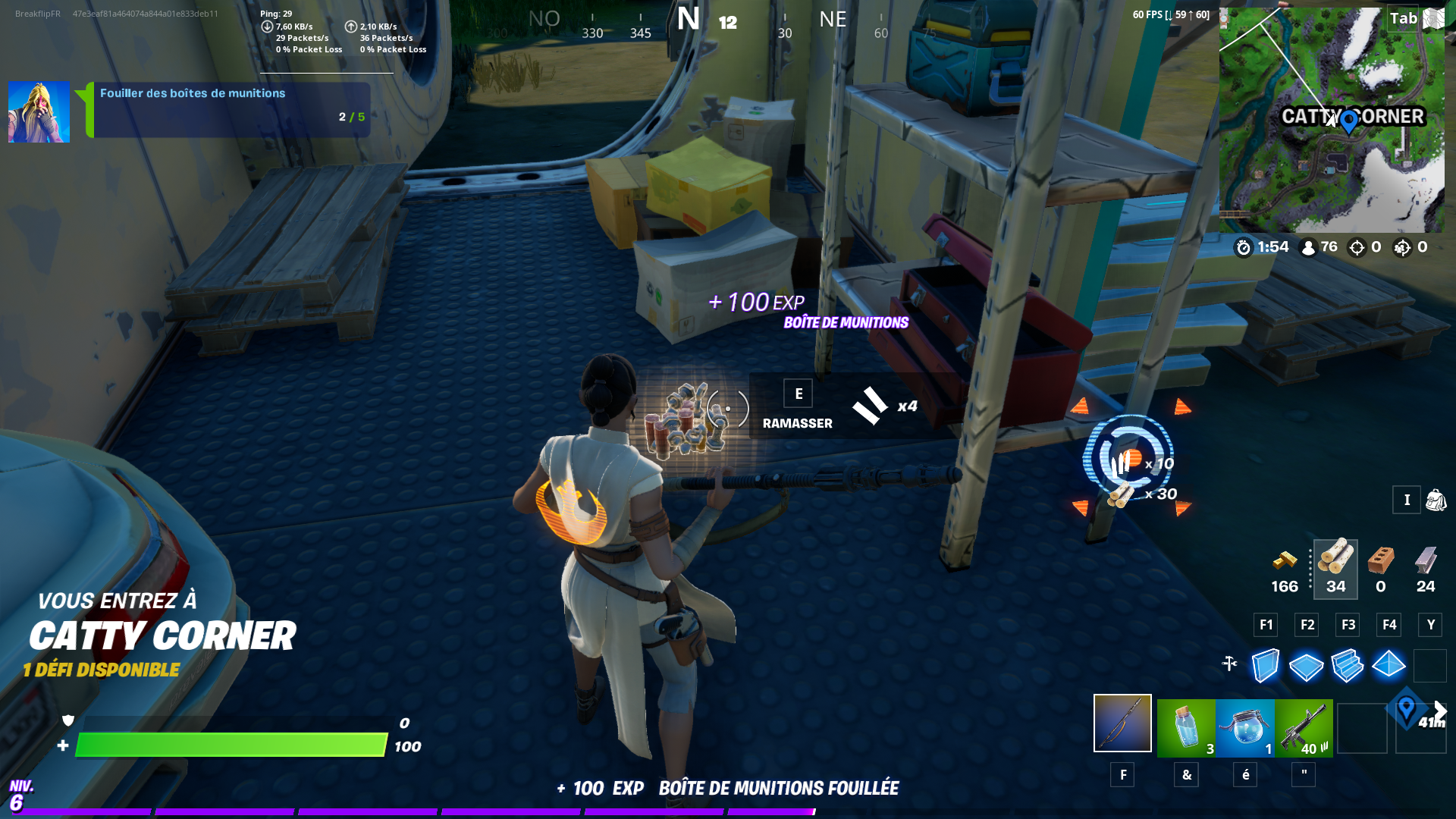Expand the minimap by clicking Tab
Image resolution: width=1456 pixels, height=819 pixels.
[1401, 19]
